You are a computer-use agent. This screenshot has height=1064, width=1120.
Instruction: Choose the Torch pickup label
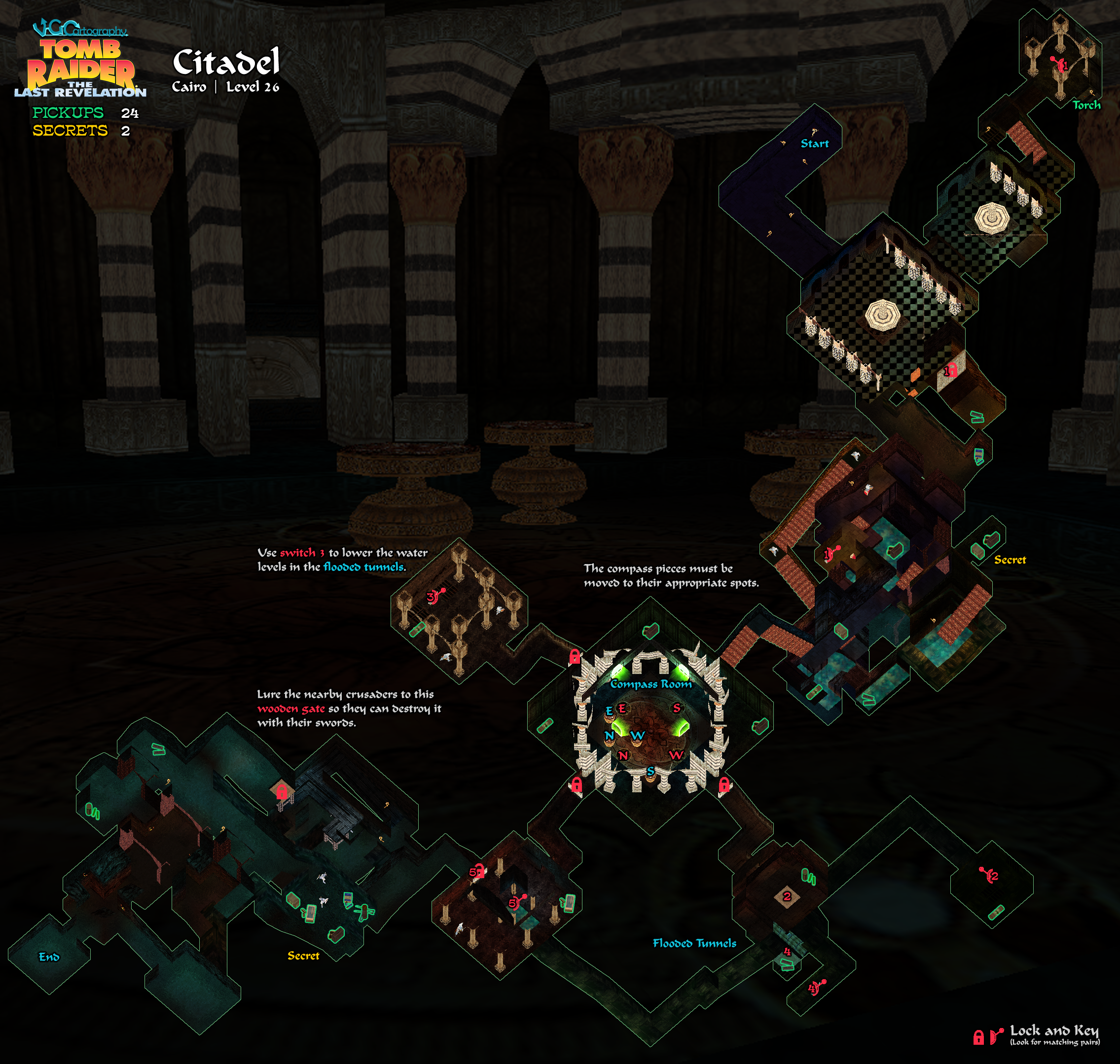click(x=1086, y=105)
